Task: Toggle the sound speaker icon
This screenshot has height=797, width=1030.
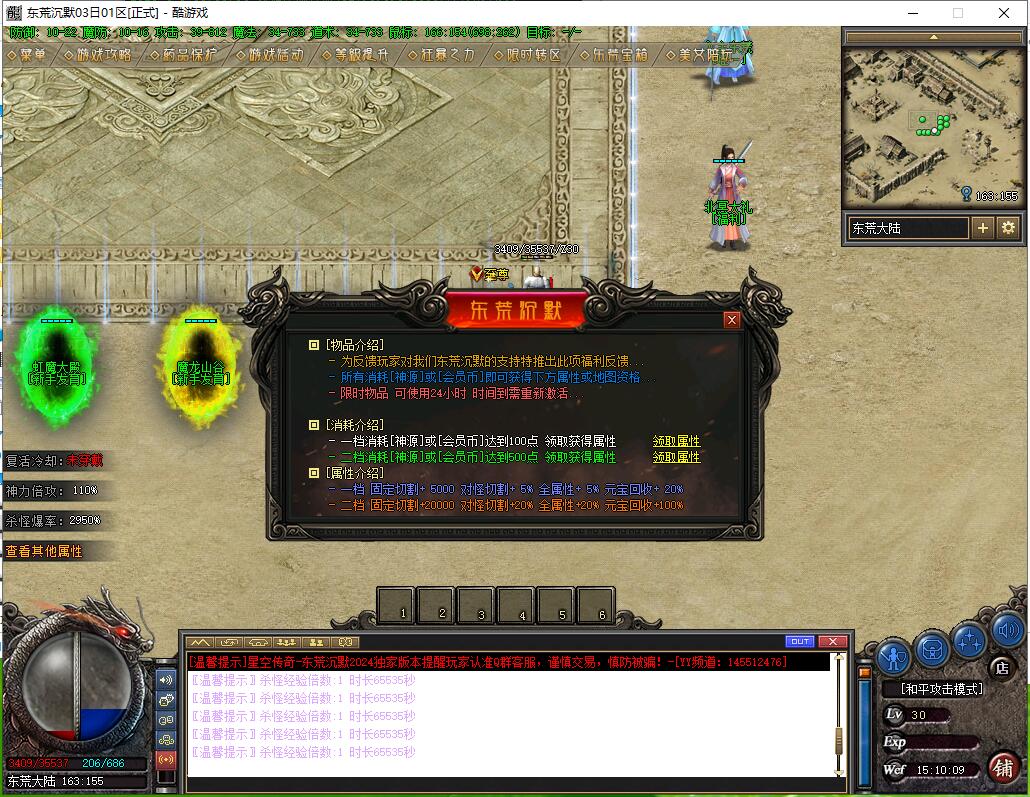Action: click(x=1006, y=630)
